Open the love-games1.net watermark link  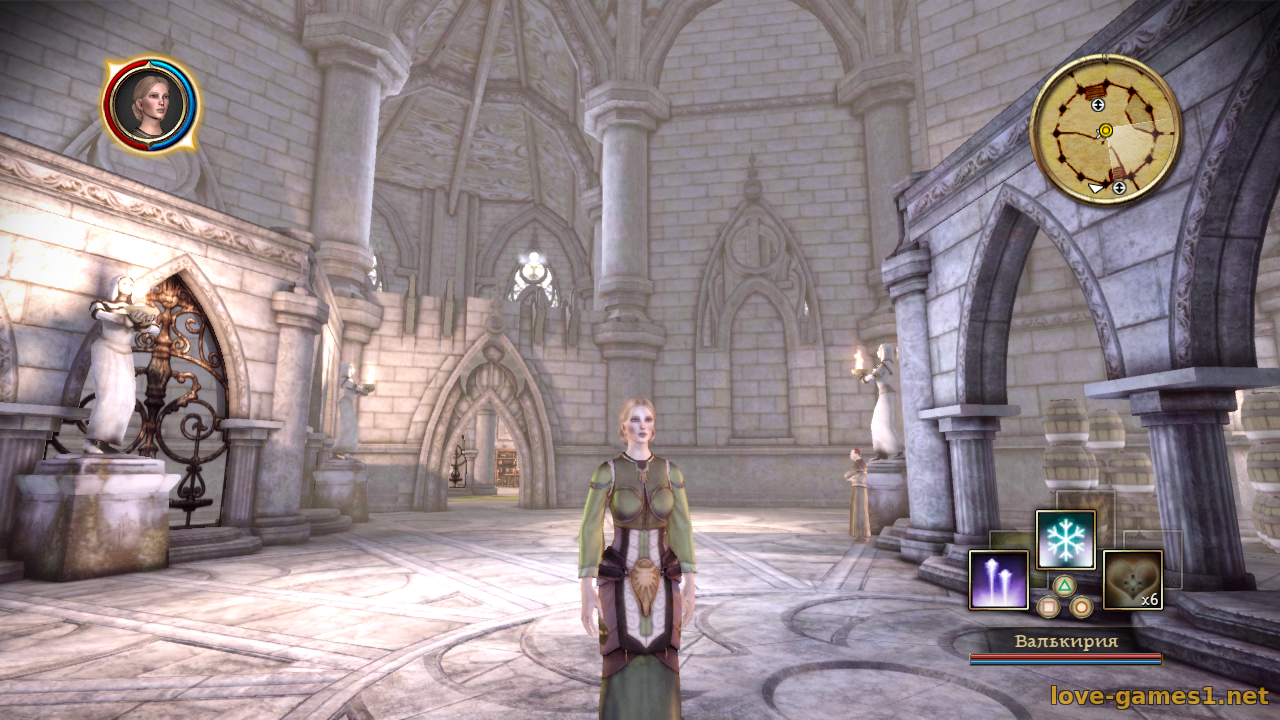[1158, 695]
